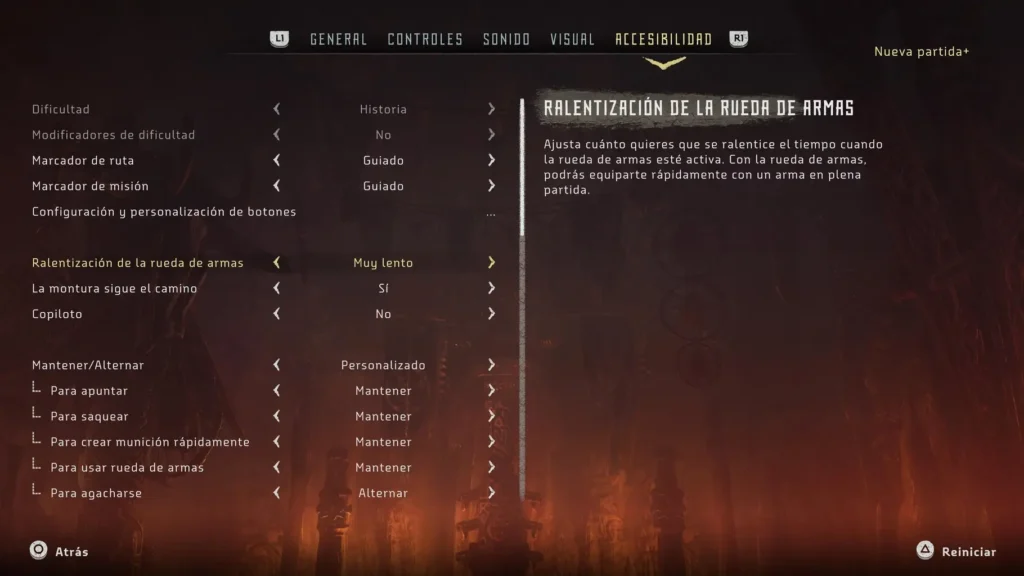Change Mantener/Alternar with right arrow
This screenshot has height=576, width=1024.
tap(491, 365)
